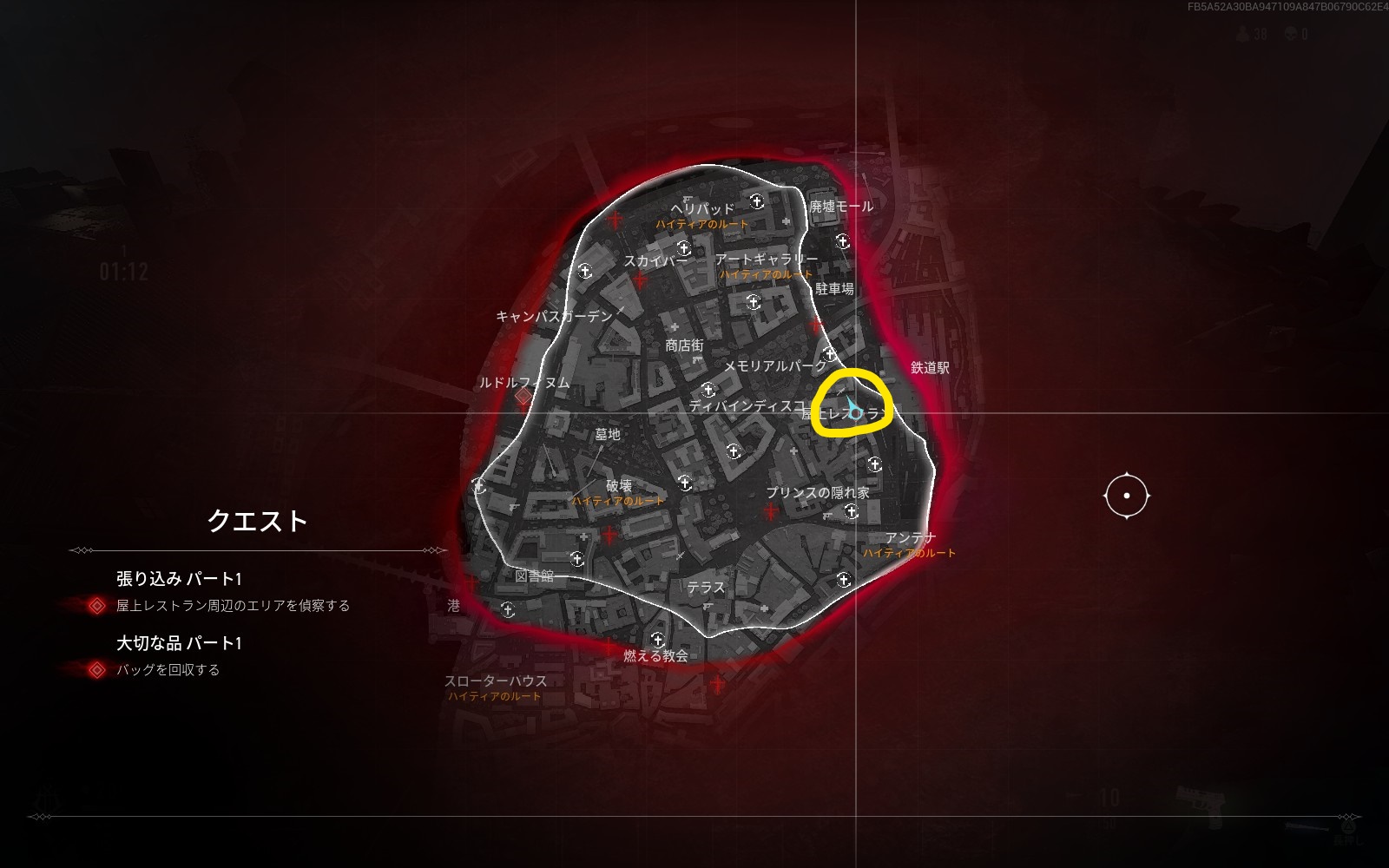
Task: Select the 大切な品 パート1 quest entry
Action: point(179,643)
